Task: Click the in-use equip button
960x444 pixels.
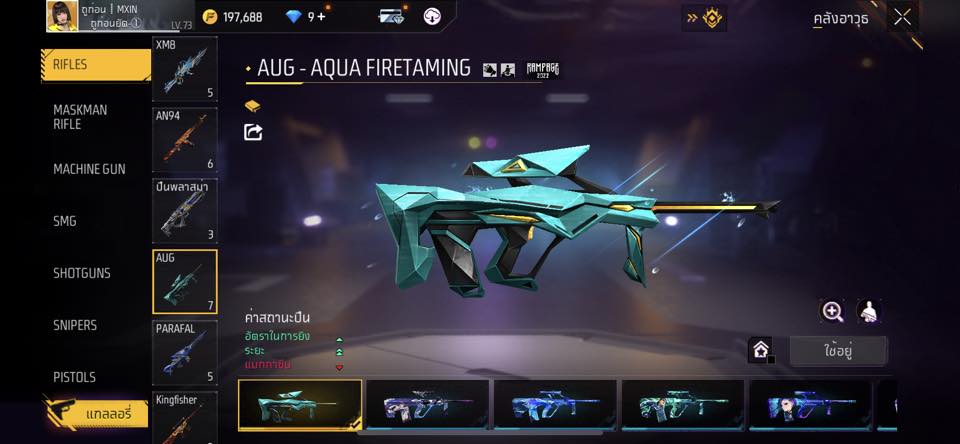Action: click(x=838, y=351)
